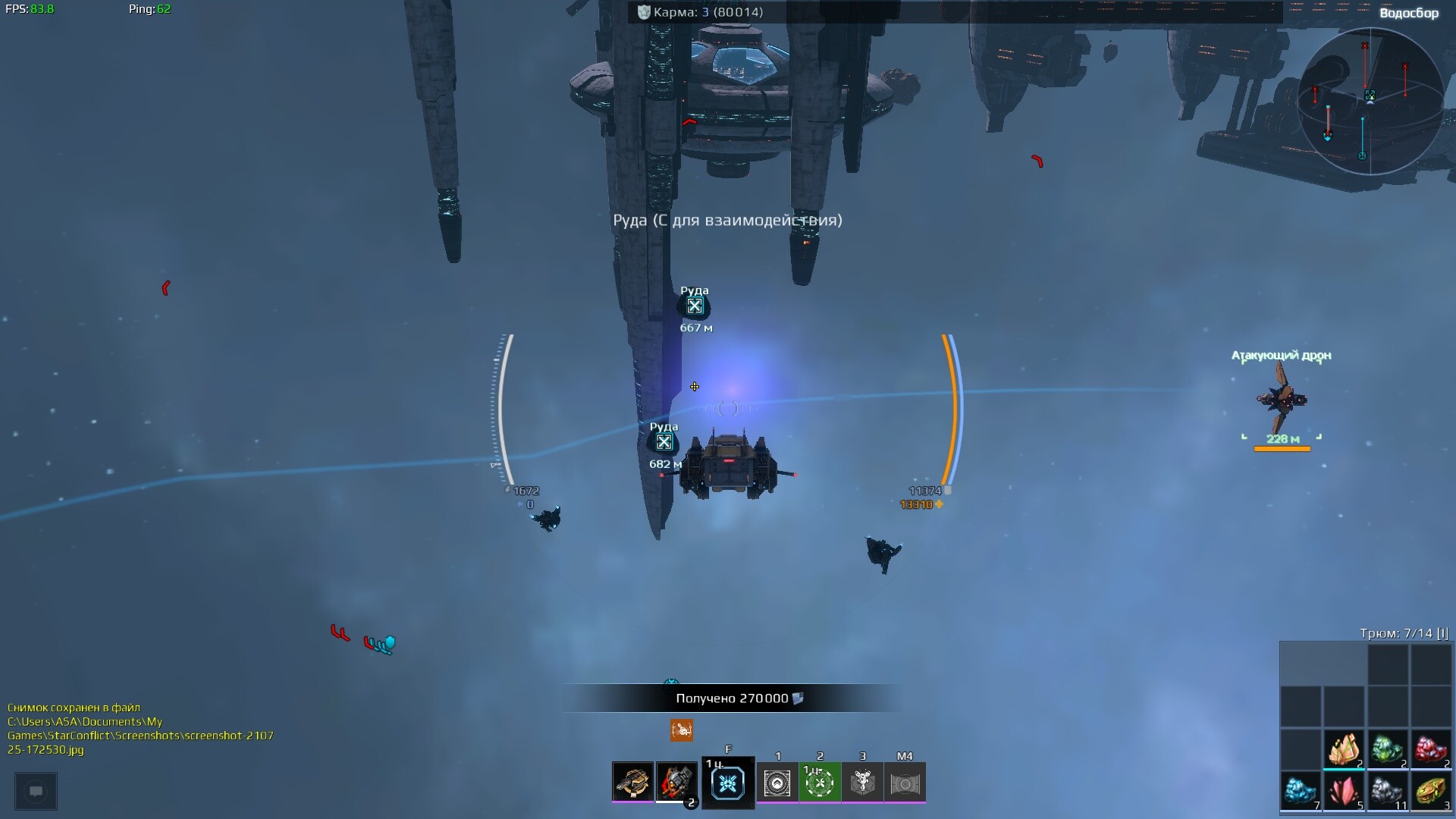The width and height of the screenshot is (1456, 819).
Task: Select the Руда marker at 667 м
Action: (x=695, y=306)
